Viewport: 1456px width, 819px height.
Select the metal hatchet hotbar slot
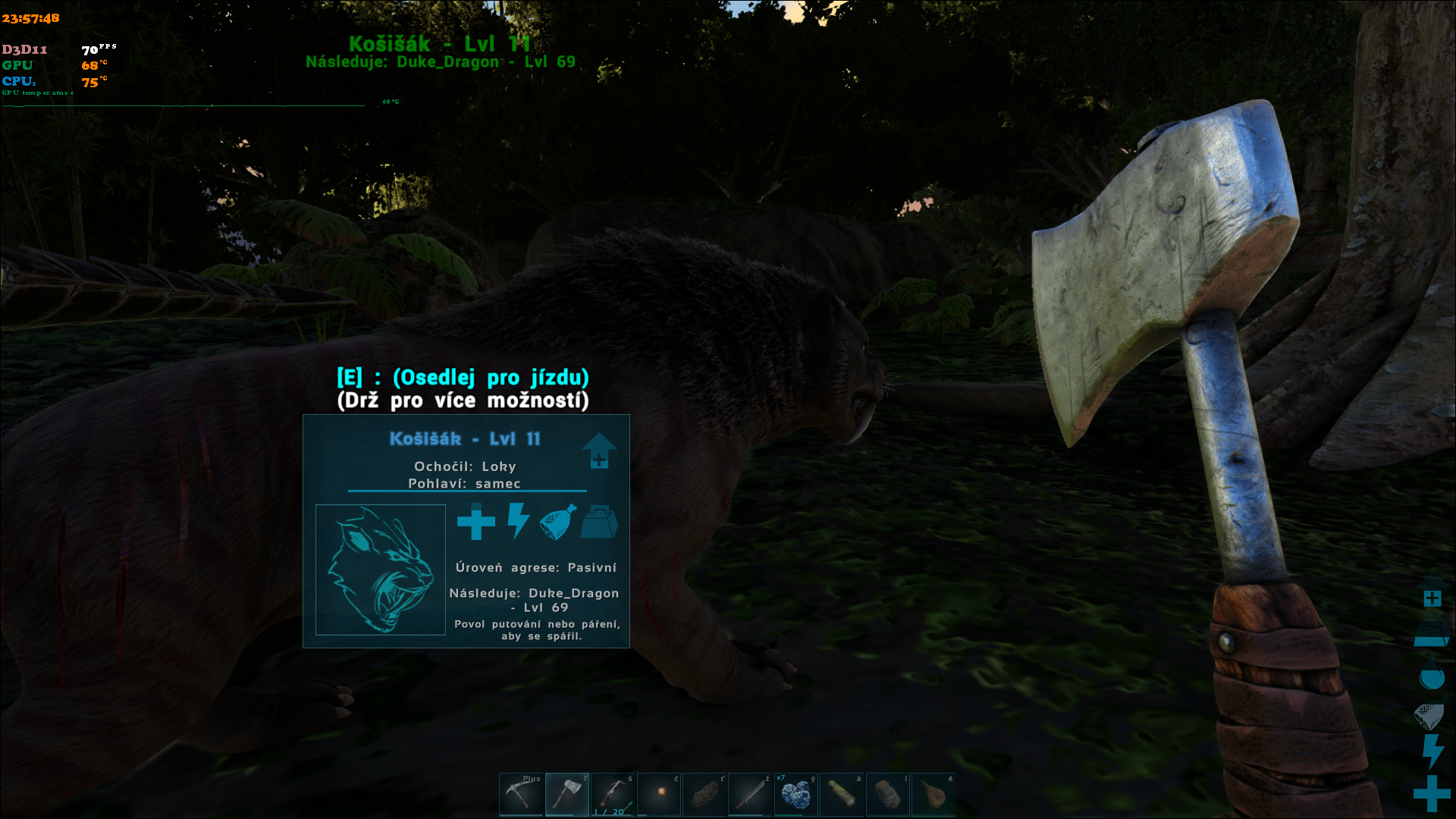566,794
